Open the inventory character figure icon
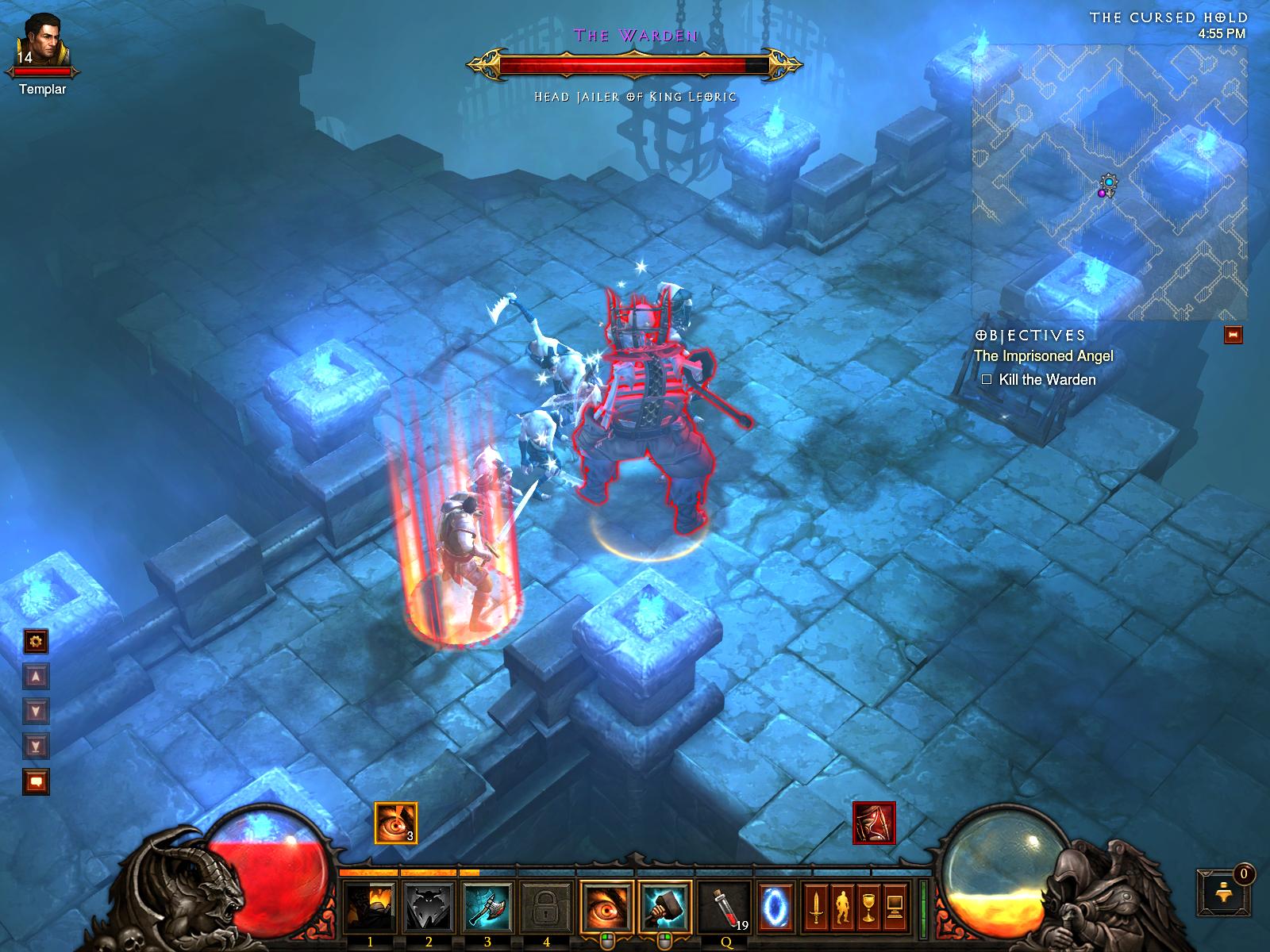This screenshot has width=1270, height=952. pyautogui.click(x=842, y=908)
